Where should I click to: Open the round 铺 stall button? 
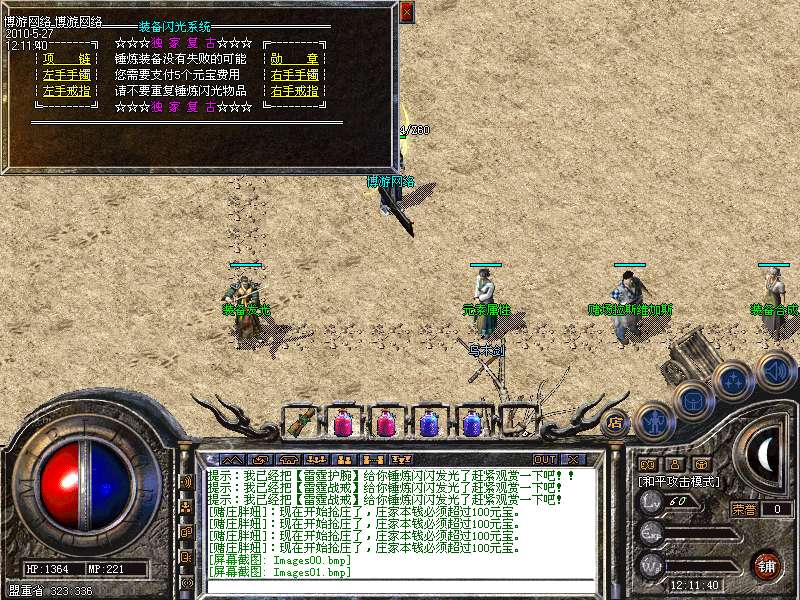(765, 565)
